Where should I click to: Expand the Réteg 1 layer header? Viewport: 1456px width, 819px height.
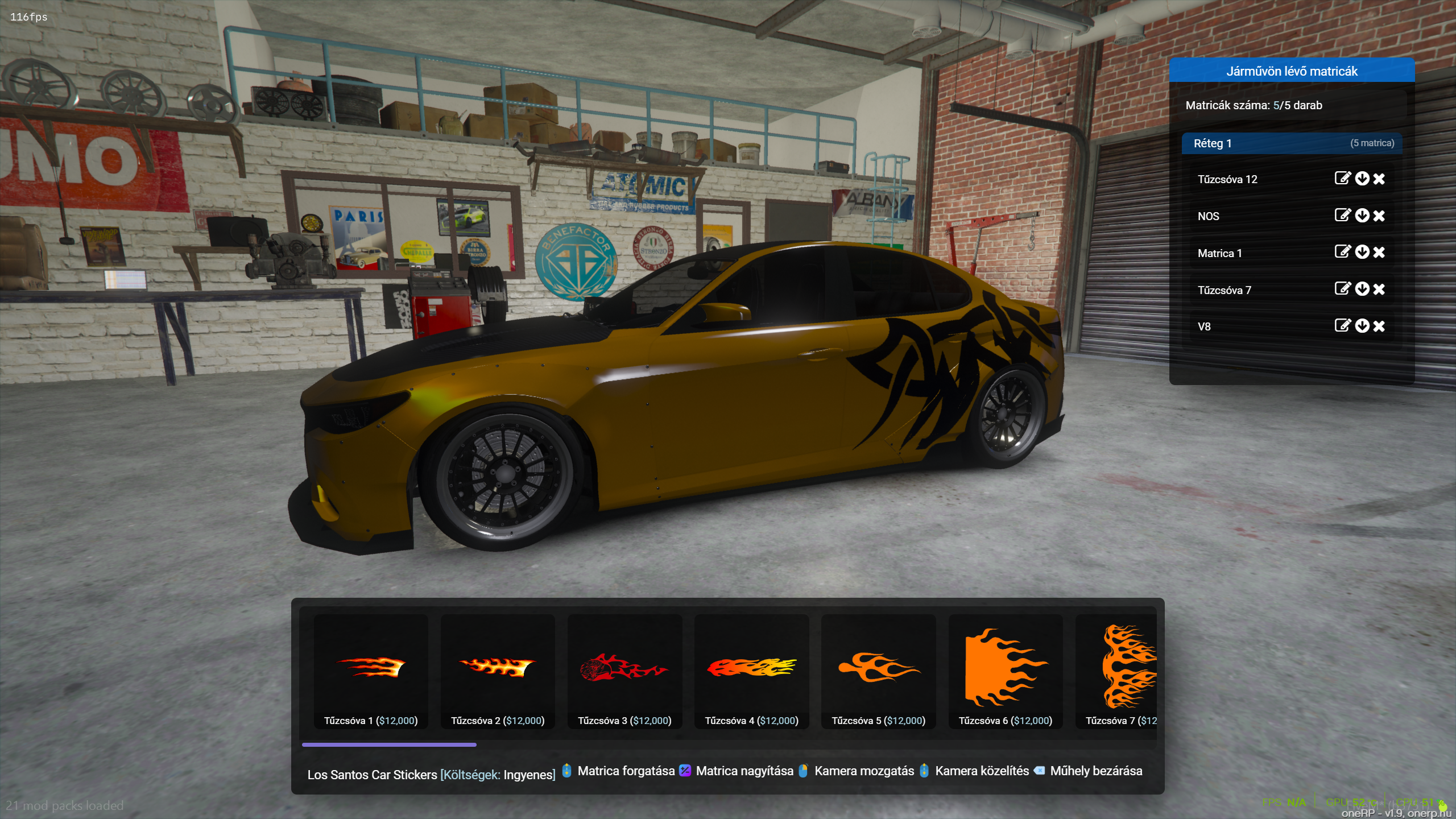coord(1291,143)
